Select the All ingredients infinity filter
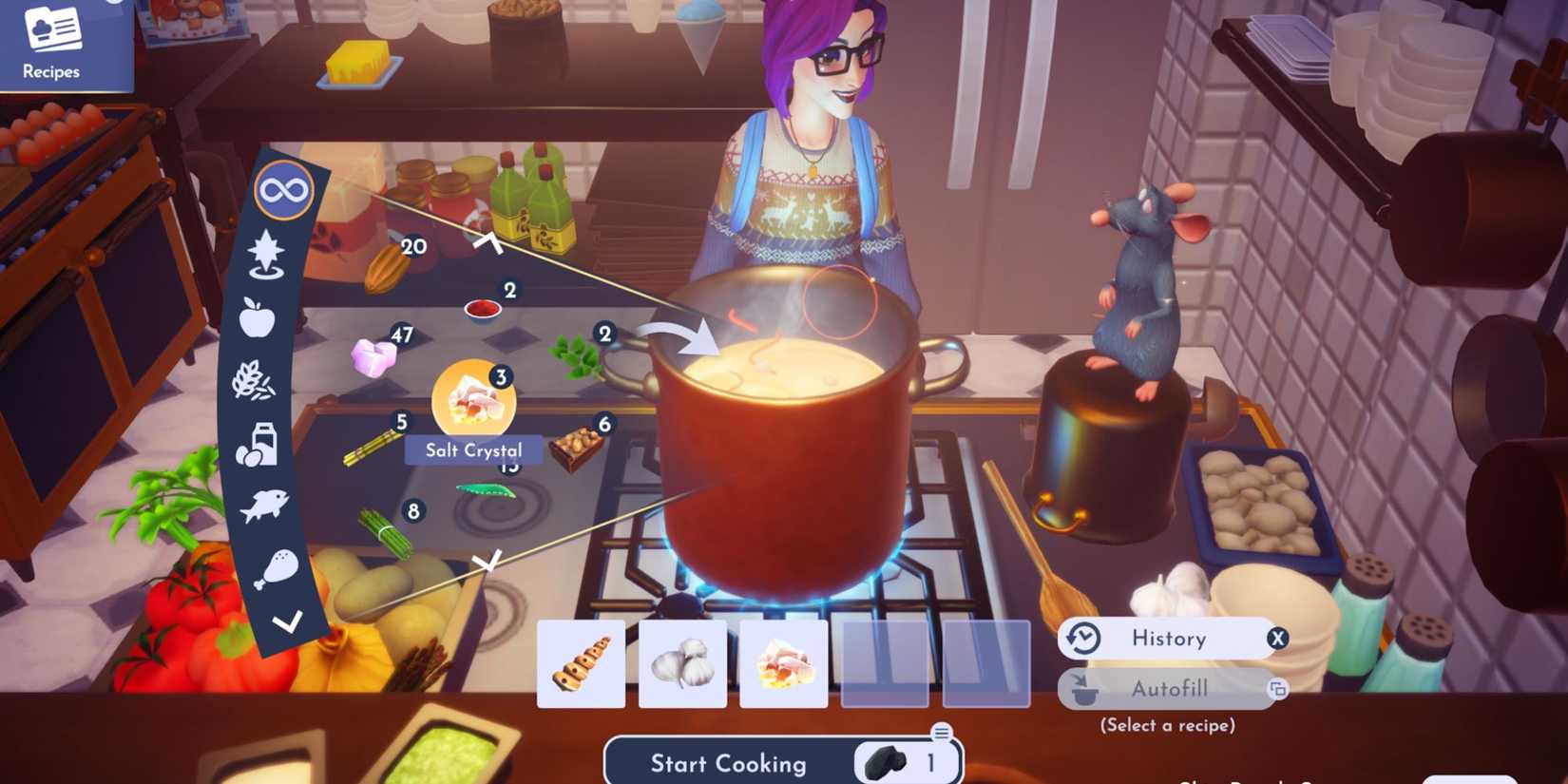 coord(282,189)
